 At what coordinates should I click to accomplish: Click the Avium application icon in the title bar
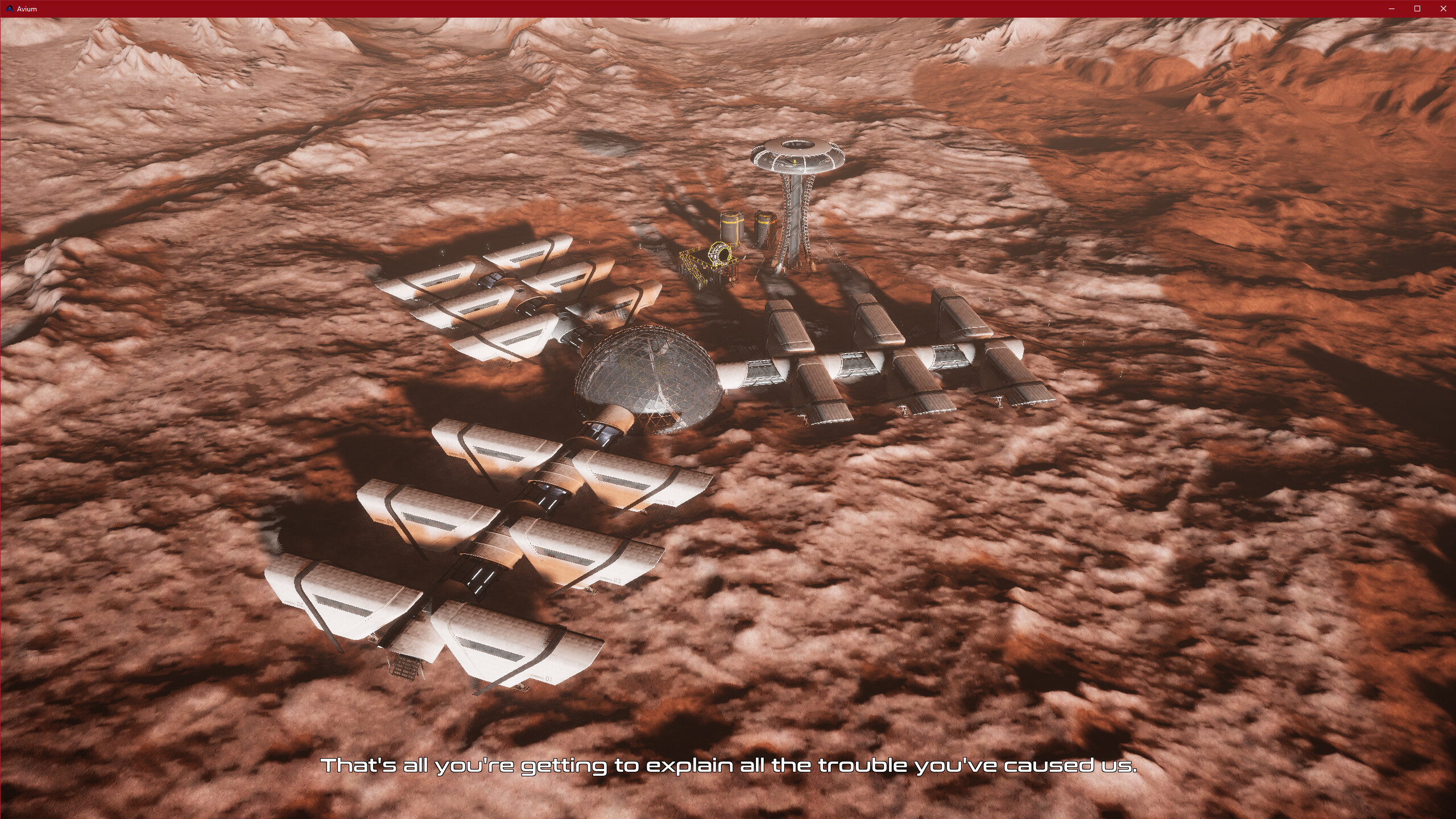pos(10,9)
